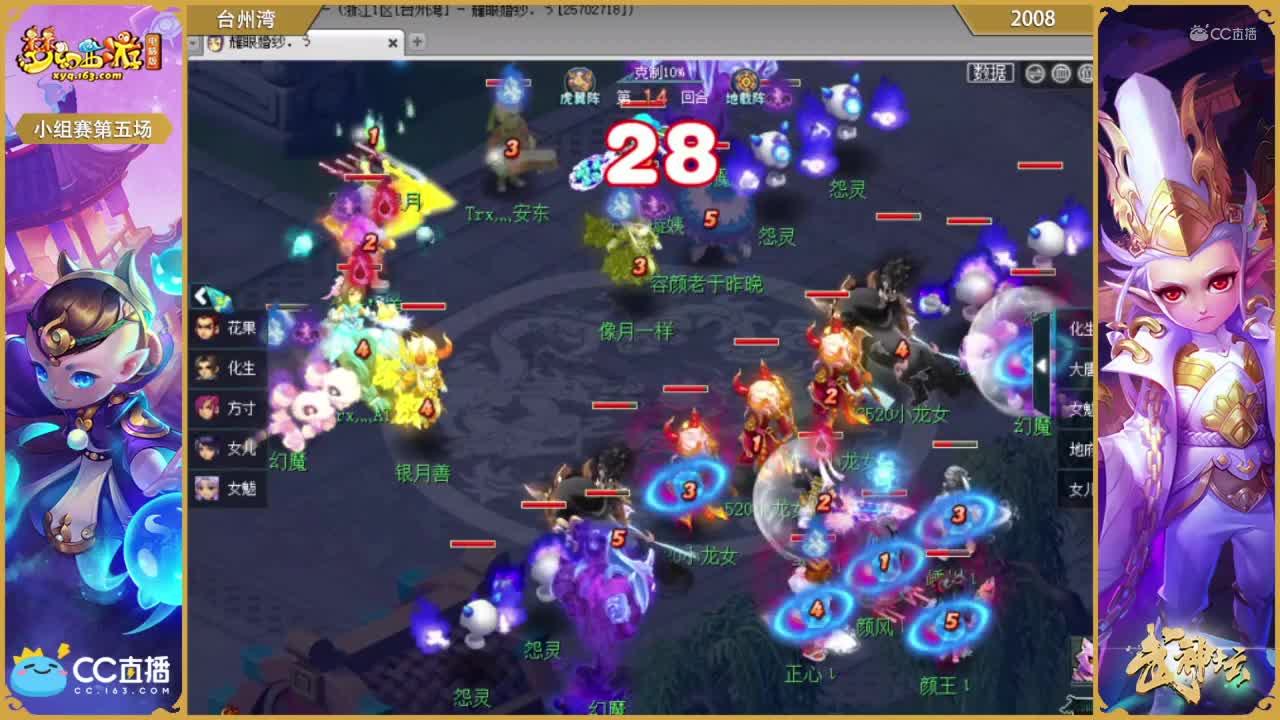Click the CC直播 logo at bottom left
The image size is (1280, 720).
click(x=90, y=668)
